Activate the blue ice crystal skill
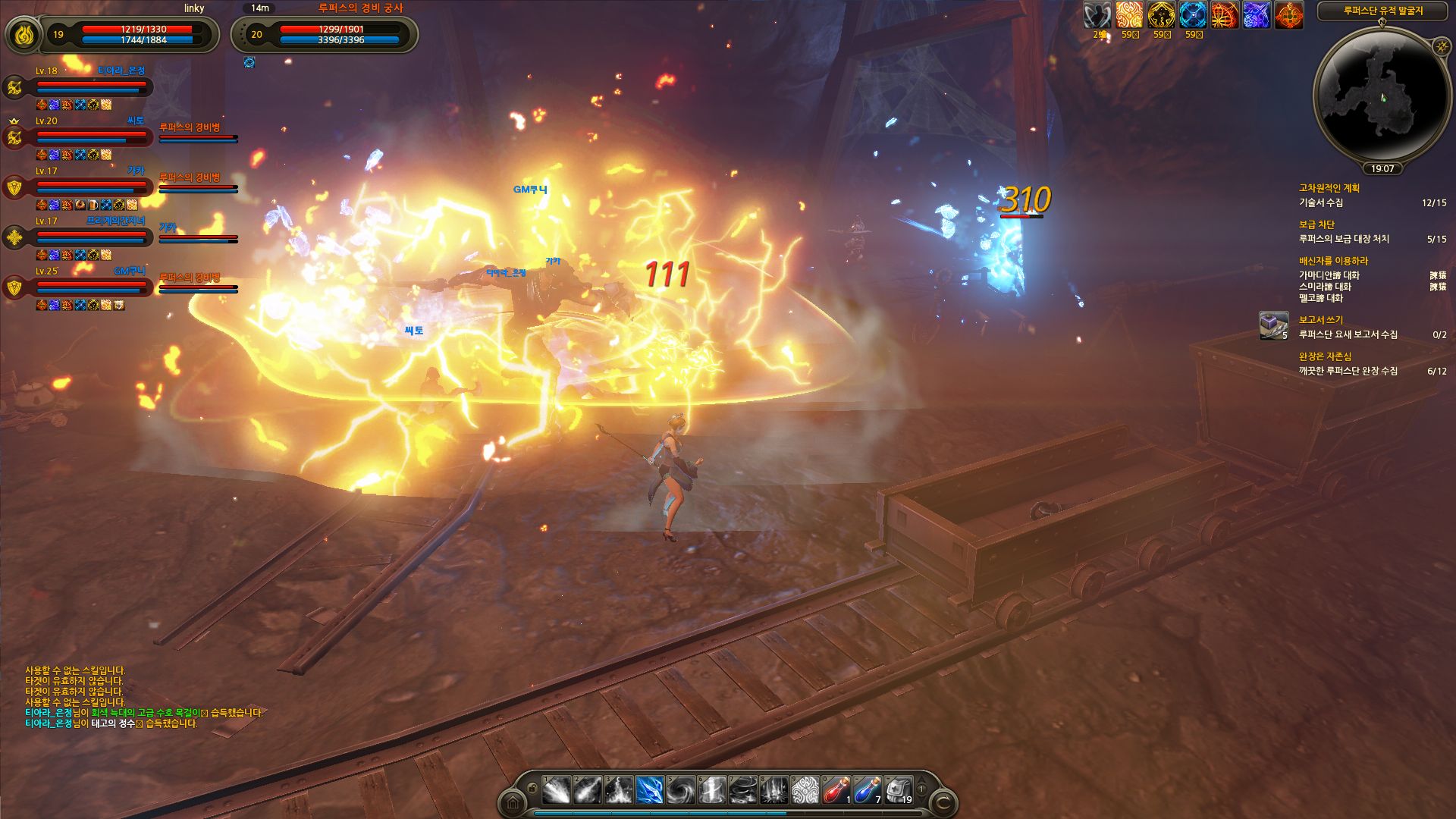 [x=650, y=790]
